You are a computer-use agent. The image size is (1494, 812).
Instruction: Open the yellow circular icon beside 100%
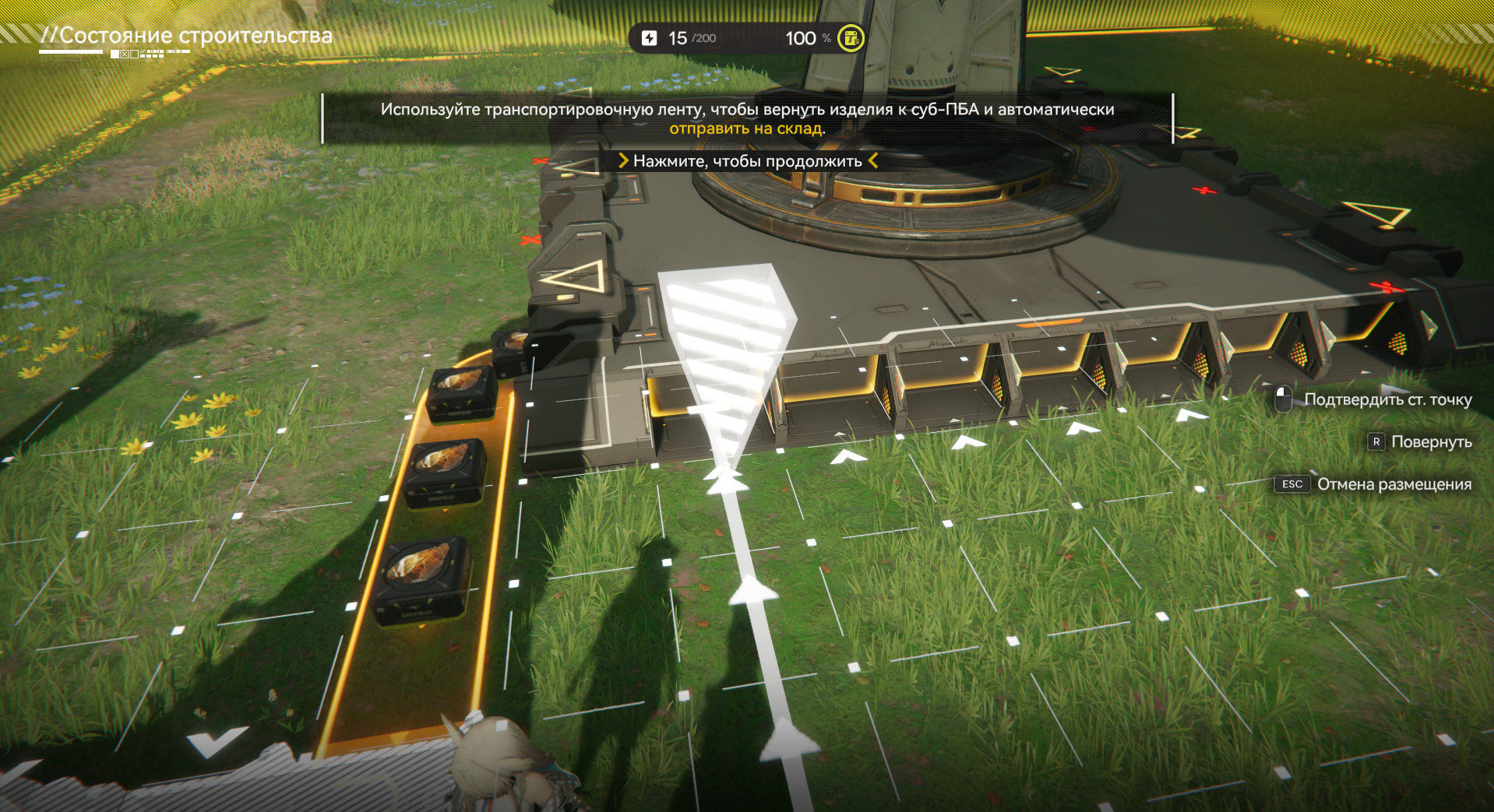pyautogui.click(x=851, y=38)
